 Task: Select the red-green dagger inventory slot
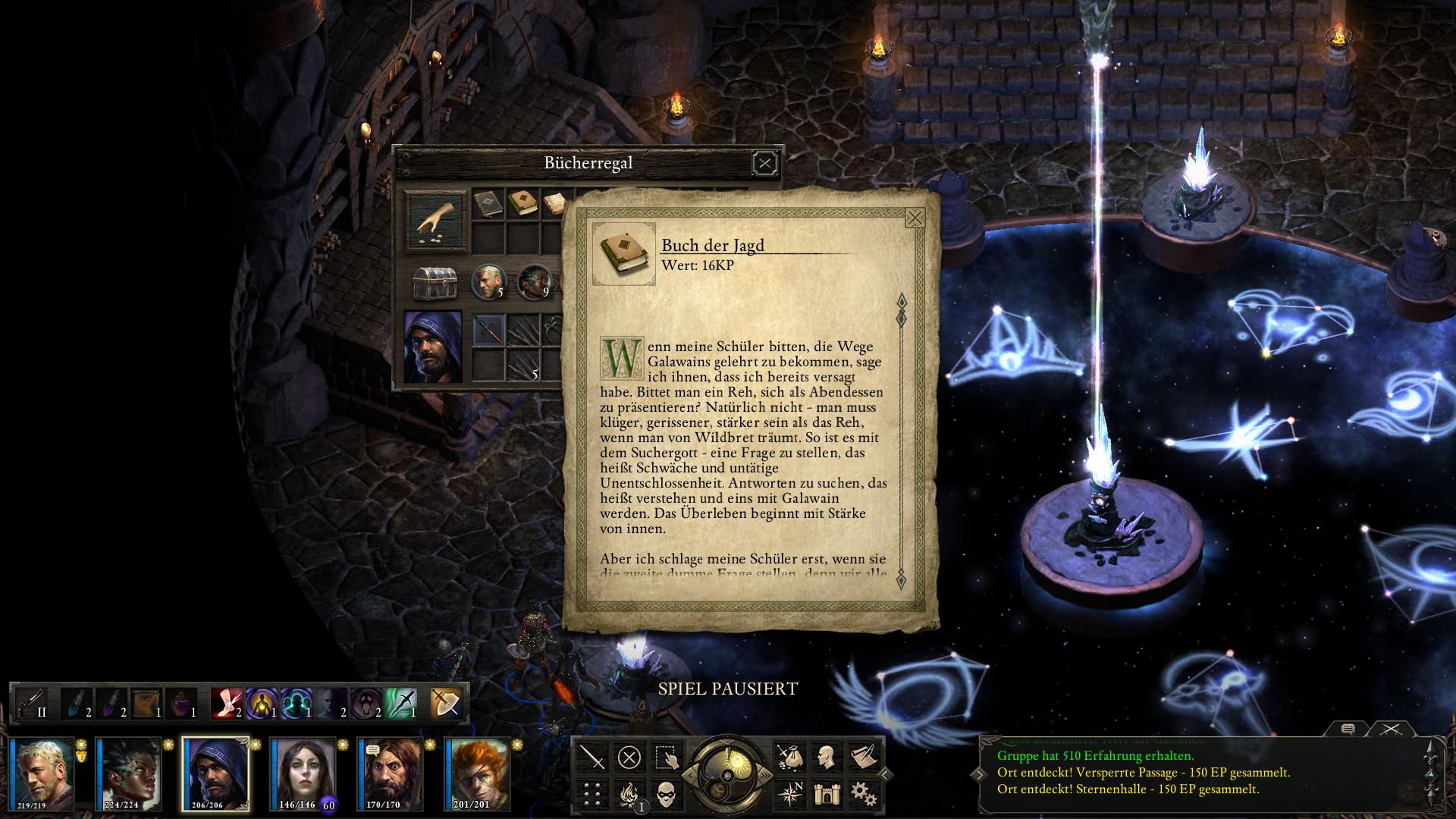488,330
